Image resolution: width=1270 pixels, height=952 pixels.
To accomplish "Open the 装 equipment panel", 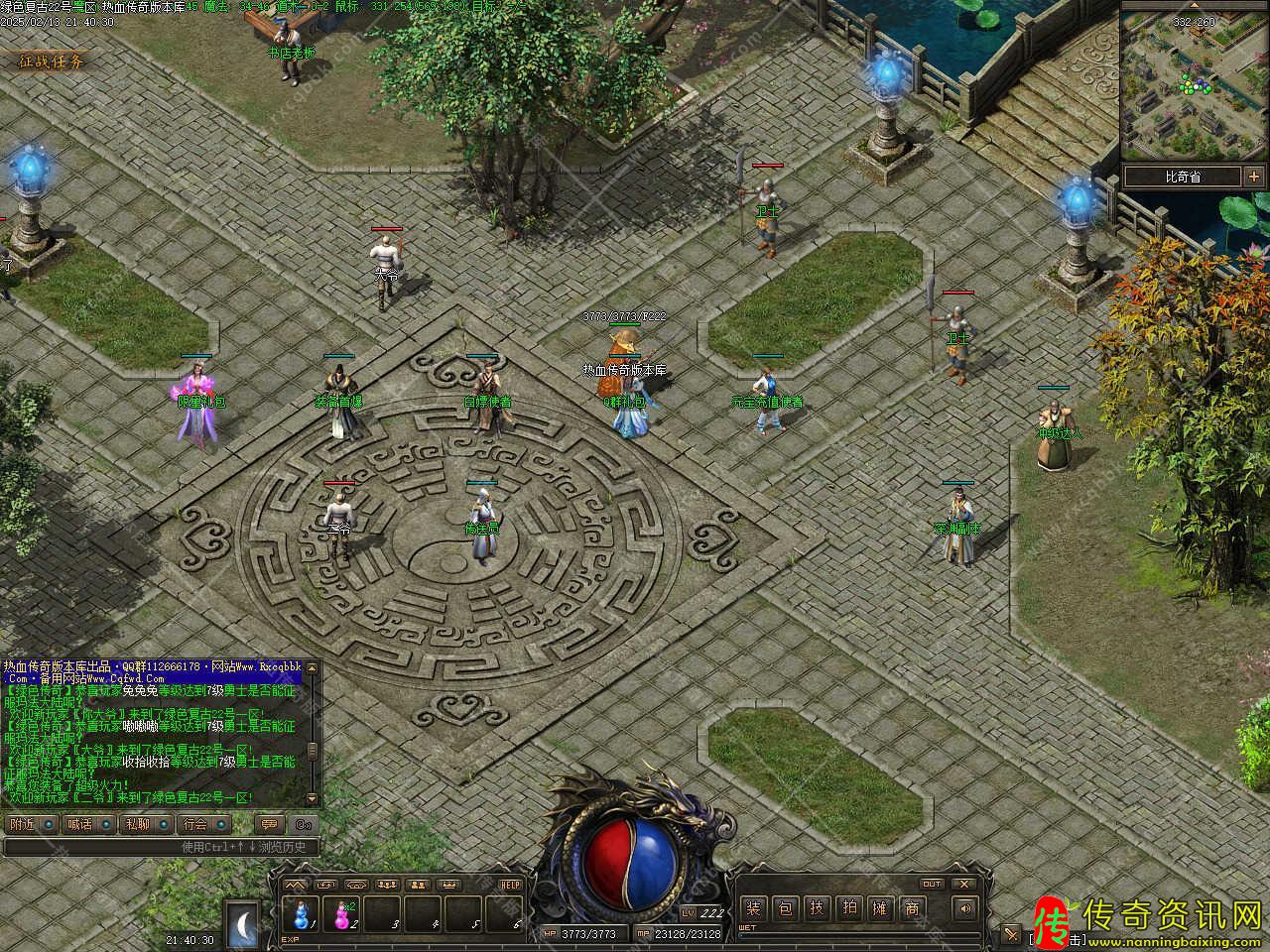I will pyautogui.click(x=754, y=907).
